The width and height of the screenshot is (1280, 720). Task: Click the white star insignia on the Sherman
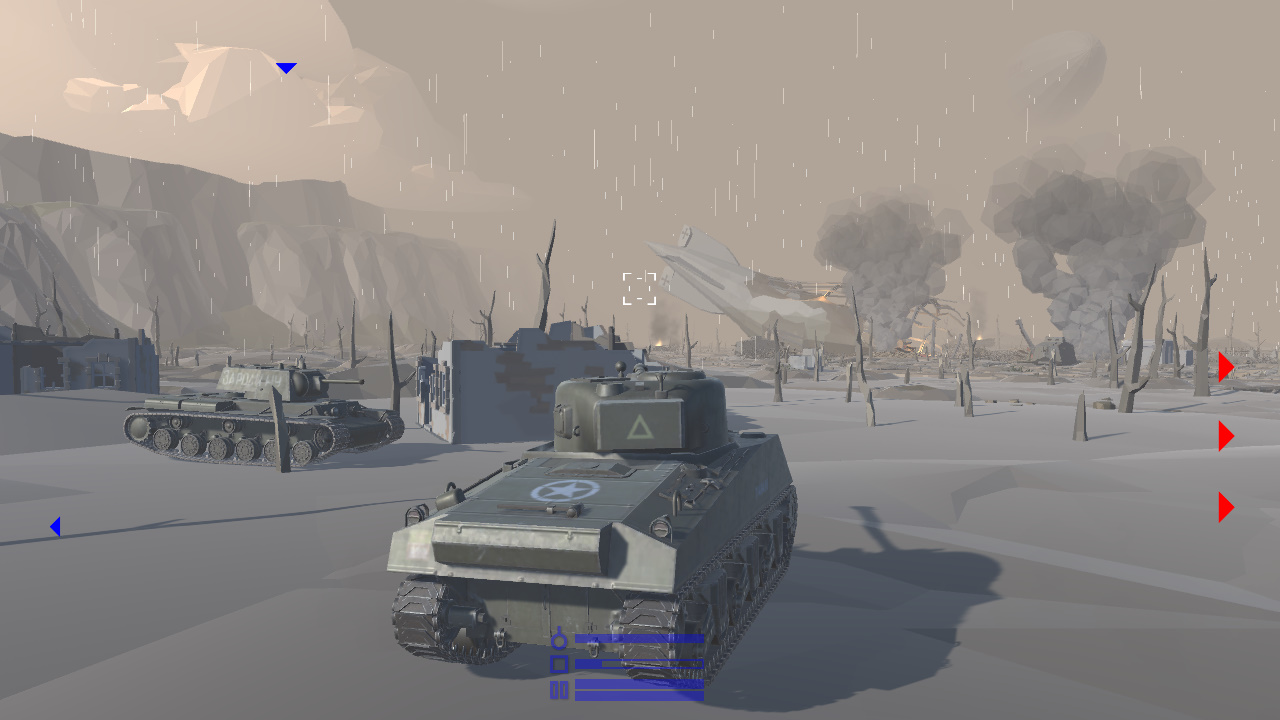coord(562,492)
